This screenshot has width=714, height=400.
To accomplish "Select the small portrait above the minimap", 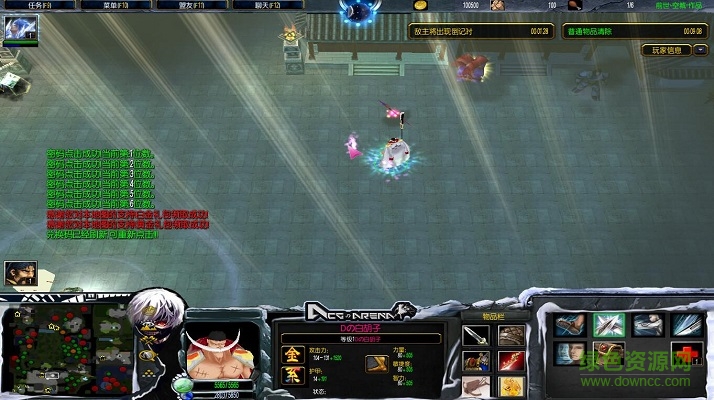I will pyautogui.click(x=20, y=272).
